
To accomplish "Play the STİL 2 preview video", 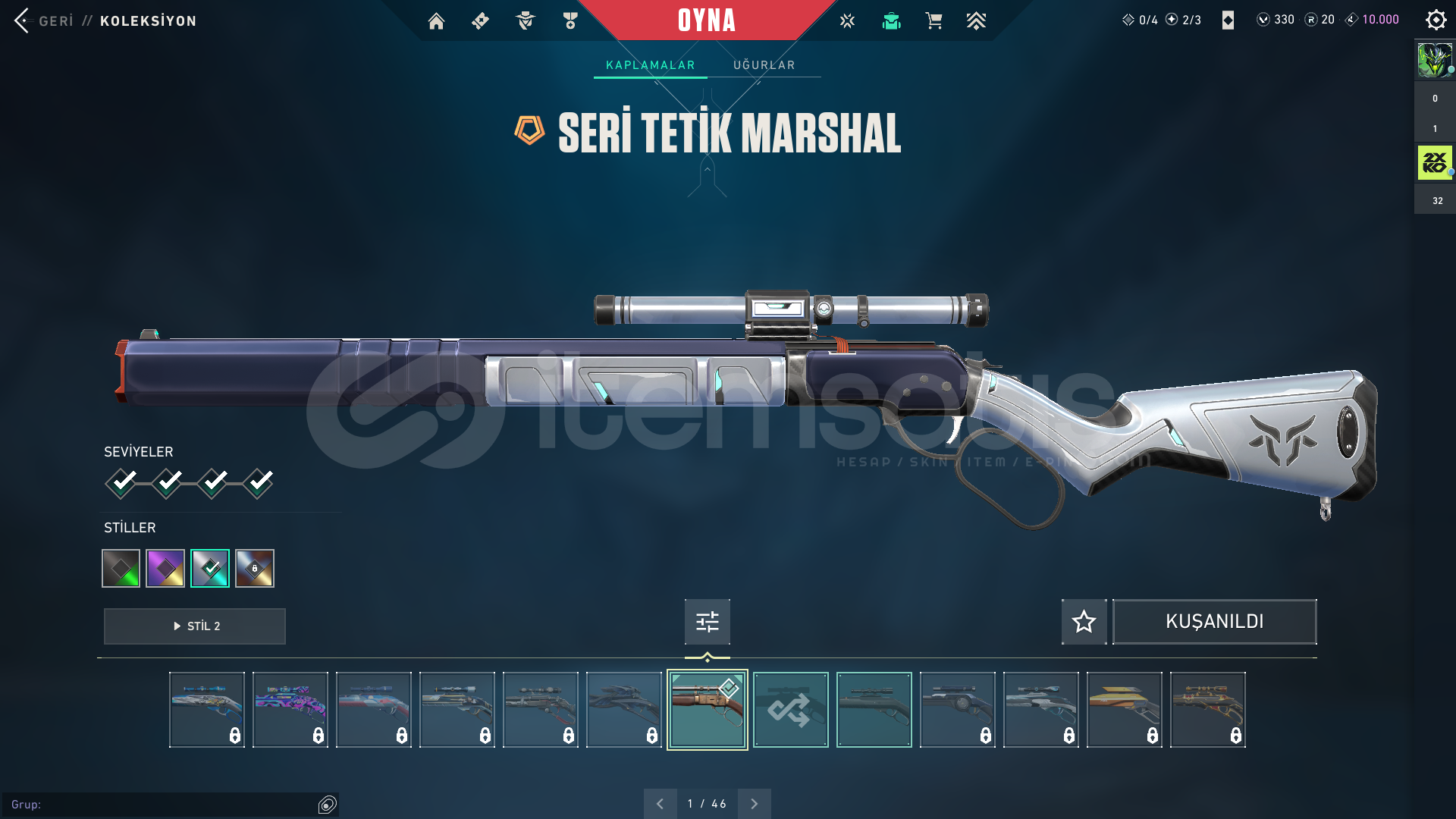I will point(195,626).
